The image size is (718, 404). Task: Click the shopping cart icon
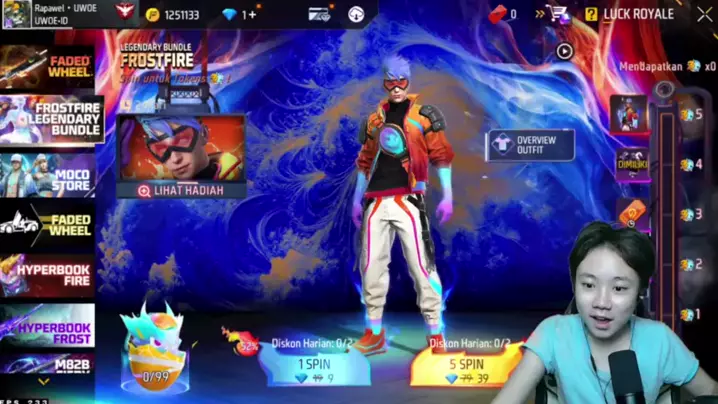tap(557, 14)
